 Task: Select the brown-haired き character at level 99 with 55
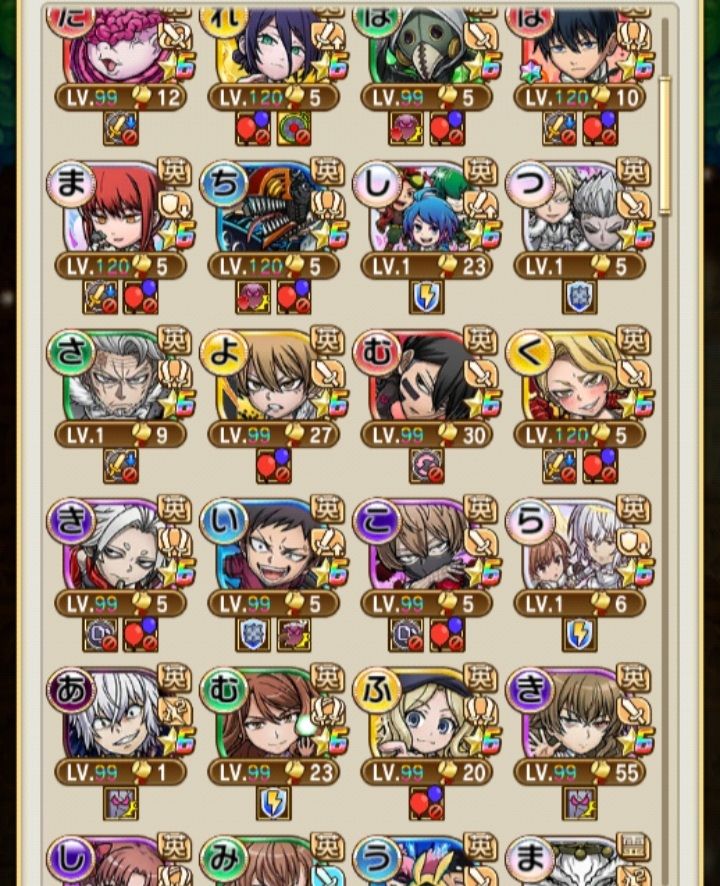[x=579, y=716]
